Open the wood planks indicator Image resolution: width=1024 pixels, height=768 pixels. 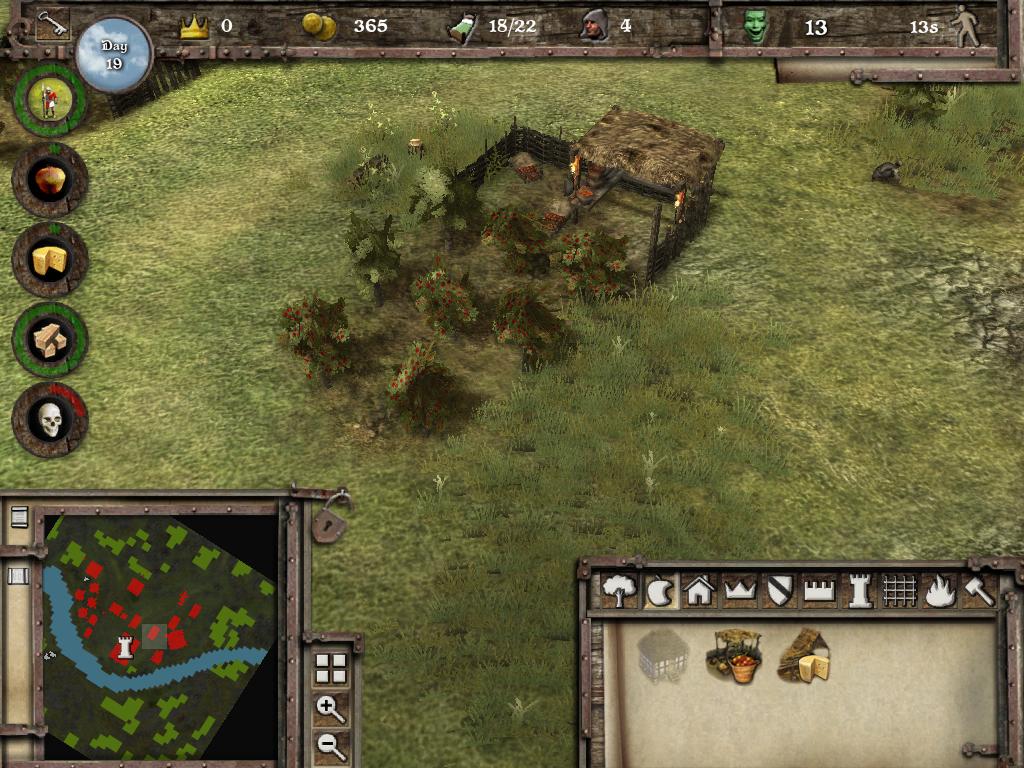49,340
